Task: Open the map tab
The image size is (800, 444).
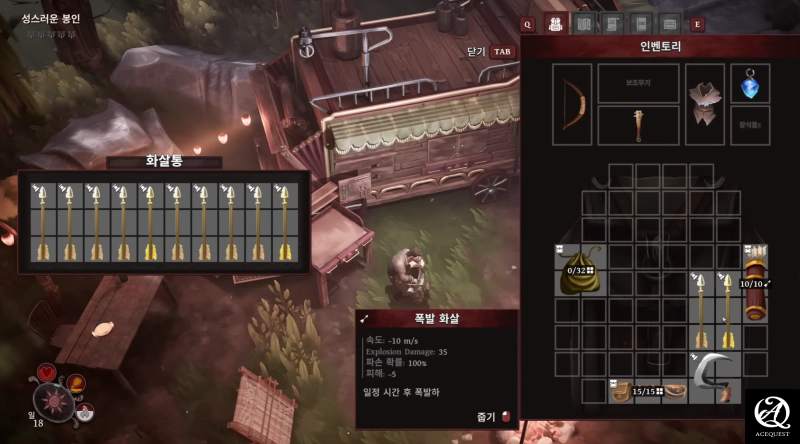Action: [584, 24]
